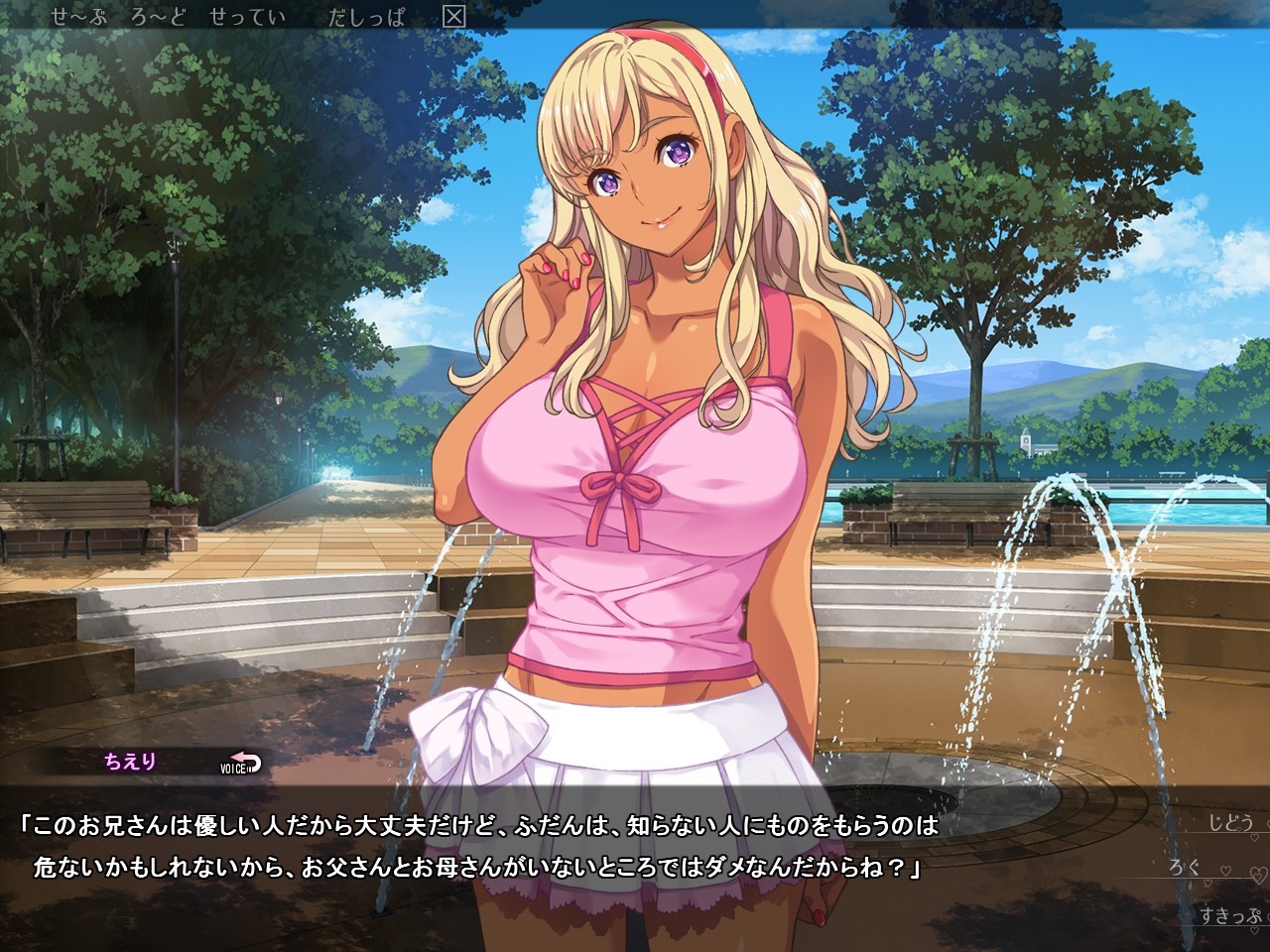Open the せ~ぶ save menu
Image resolution: width=1270 pixels, height=952 pixels.
pos(79,16)
